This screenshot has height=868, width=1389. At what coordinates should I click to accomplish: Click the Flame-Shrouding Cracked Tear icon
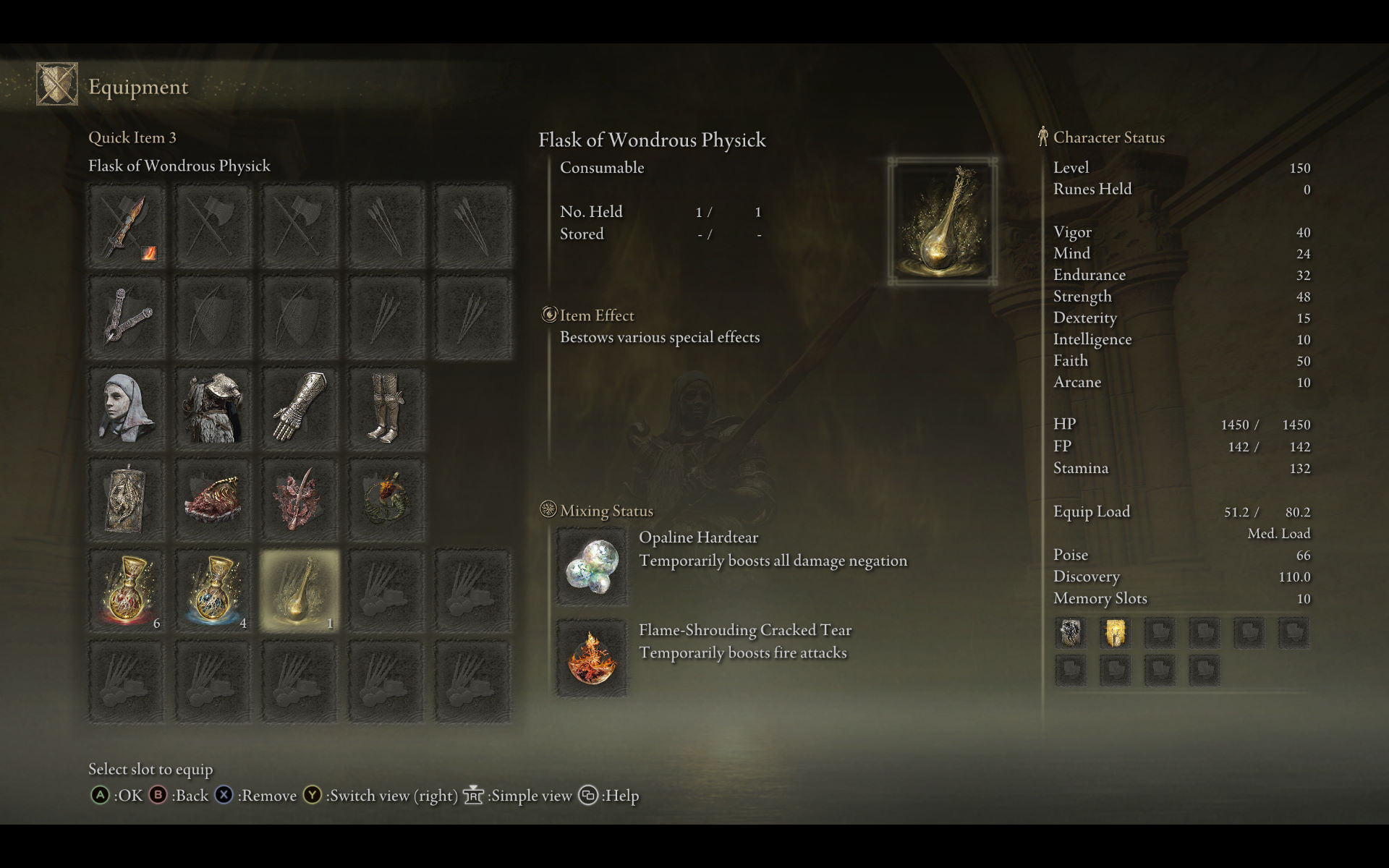(591, 658)
